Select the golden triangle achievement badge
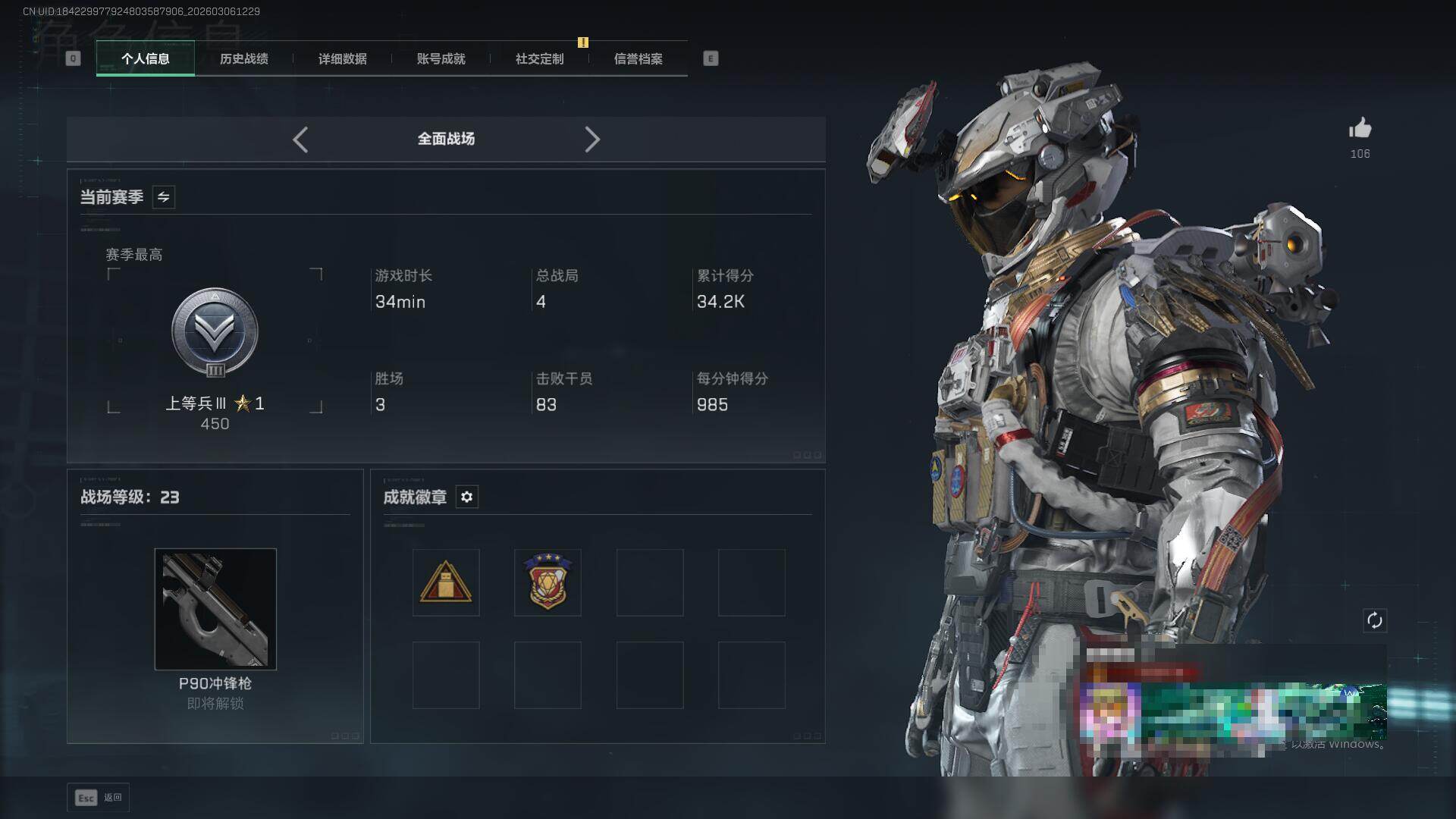 (x=446, y=582)
